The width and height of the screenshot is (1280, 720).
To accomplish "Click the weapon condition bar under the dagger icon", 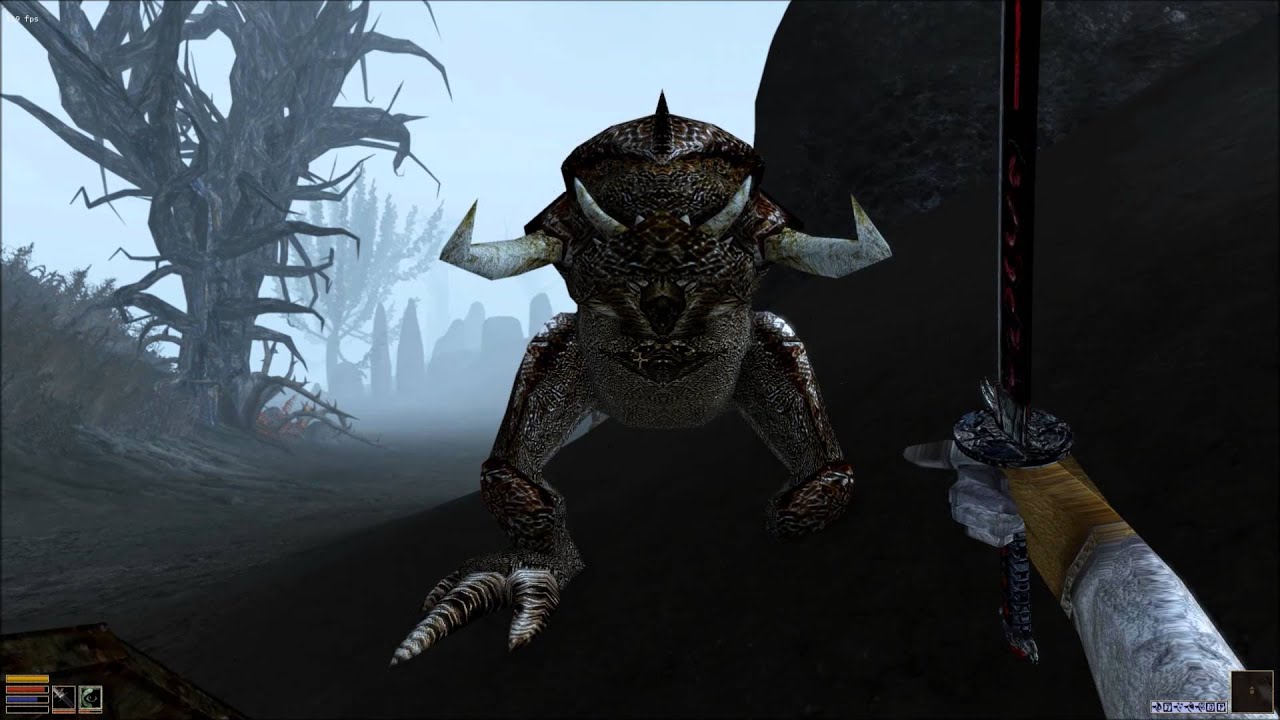I will (x=64, y=711).
